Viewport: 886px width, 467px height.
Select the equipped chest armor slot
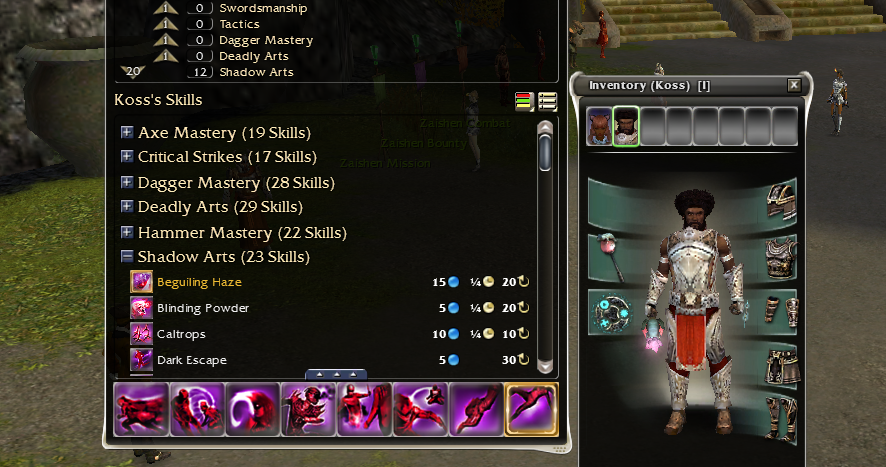point(781,254)
